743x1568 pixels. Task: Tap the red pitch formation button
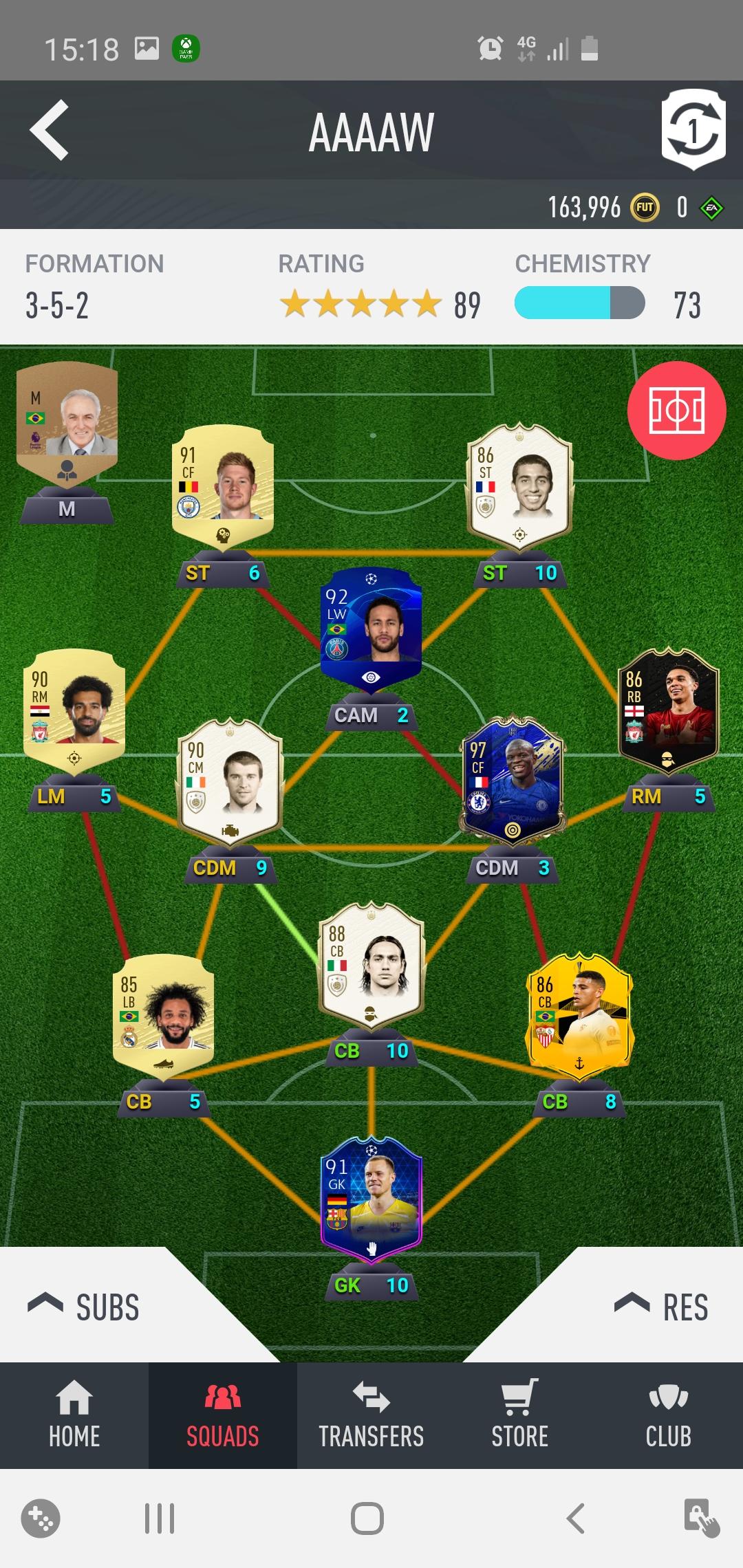[x=676, y=411]
